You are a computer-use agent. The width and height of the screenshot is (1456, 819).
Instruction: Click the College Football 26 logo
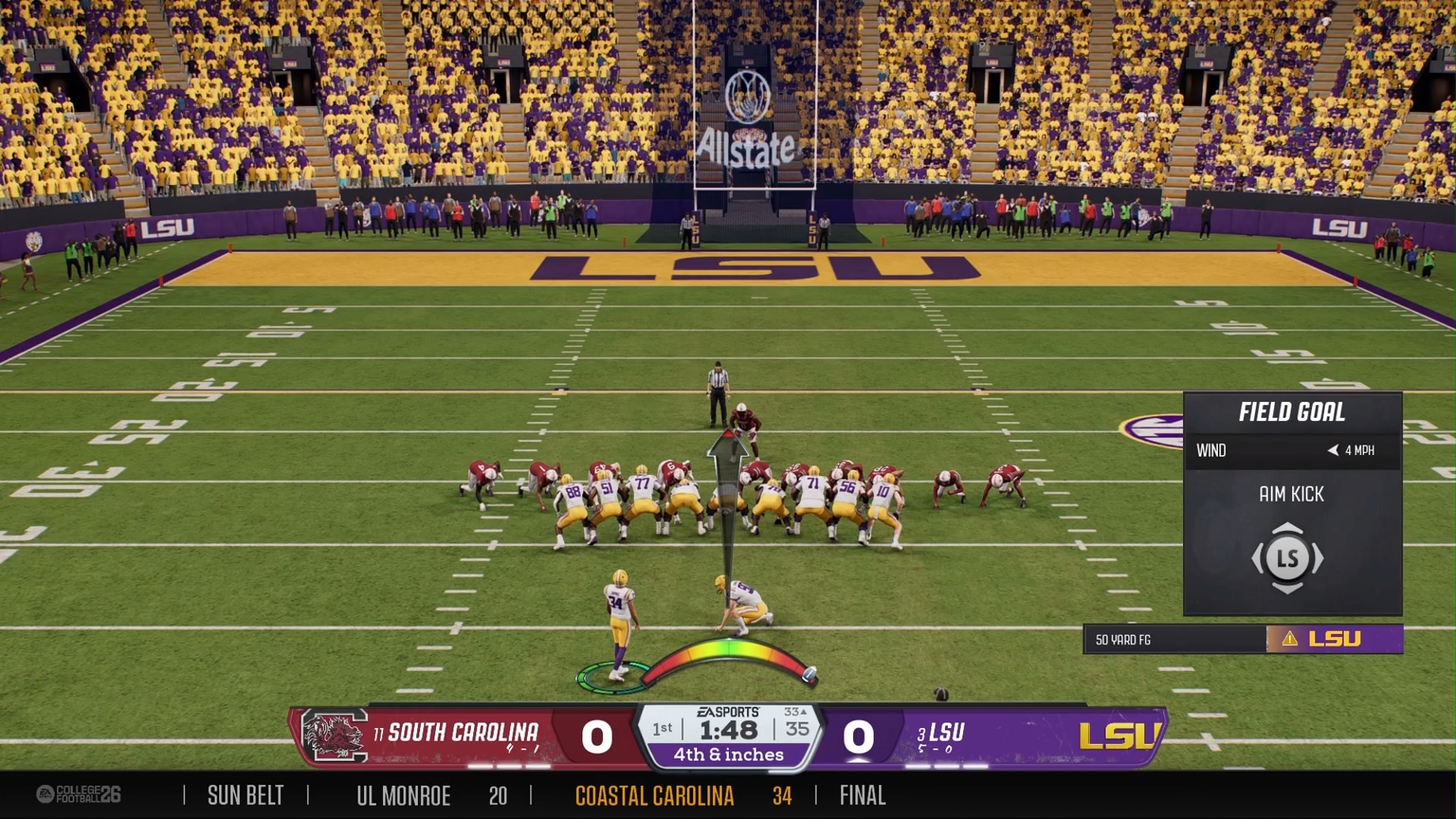point(79,794)
